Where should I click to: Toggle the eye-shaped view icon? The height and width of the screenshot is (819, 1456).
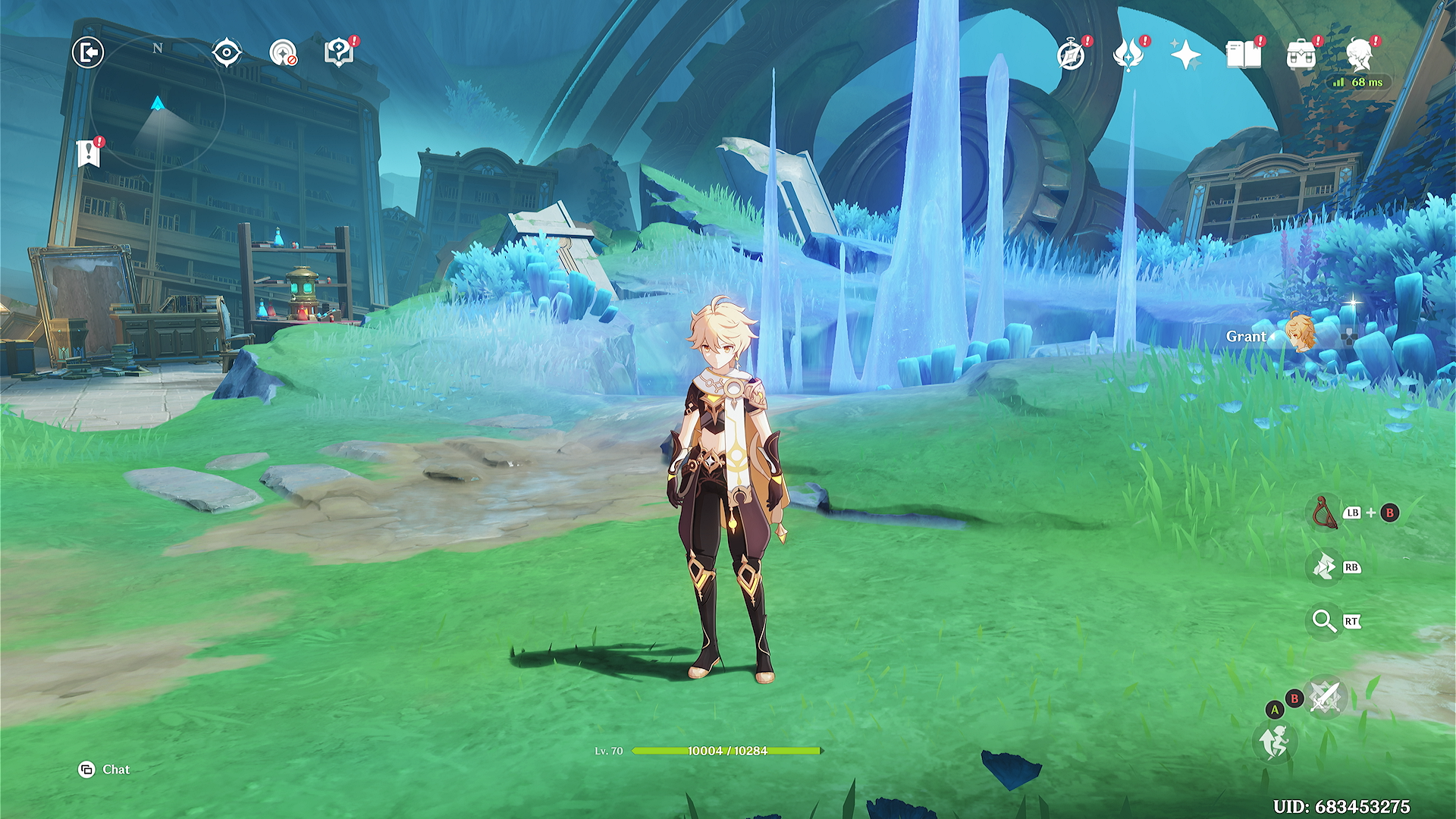(x=227, y=52)
